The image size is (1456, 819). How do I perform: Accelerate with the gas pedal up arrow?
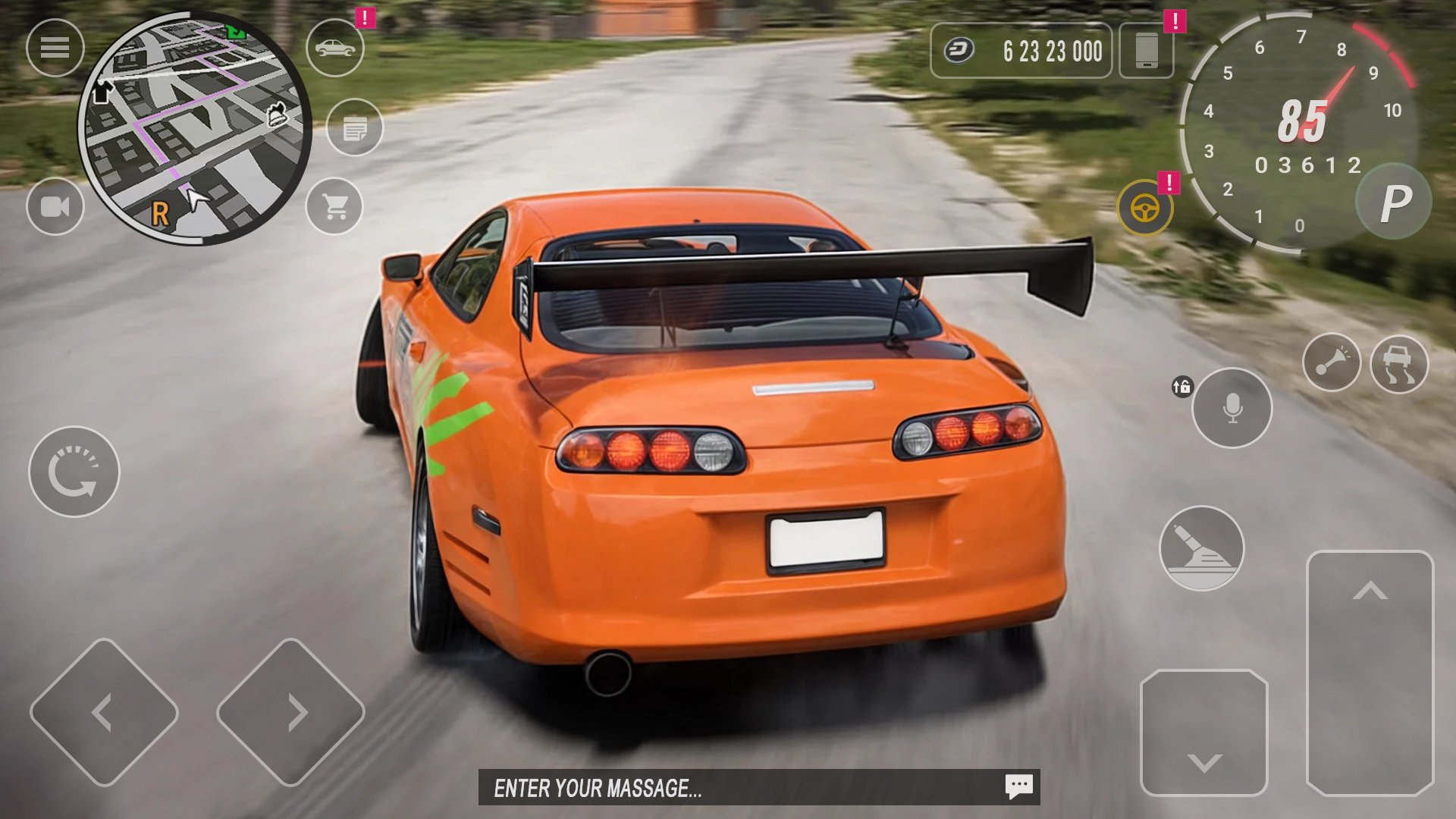(1370, 673)
